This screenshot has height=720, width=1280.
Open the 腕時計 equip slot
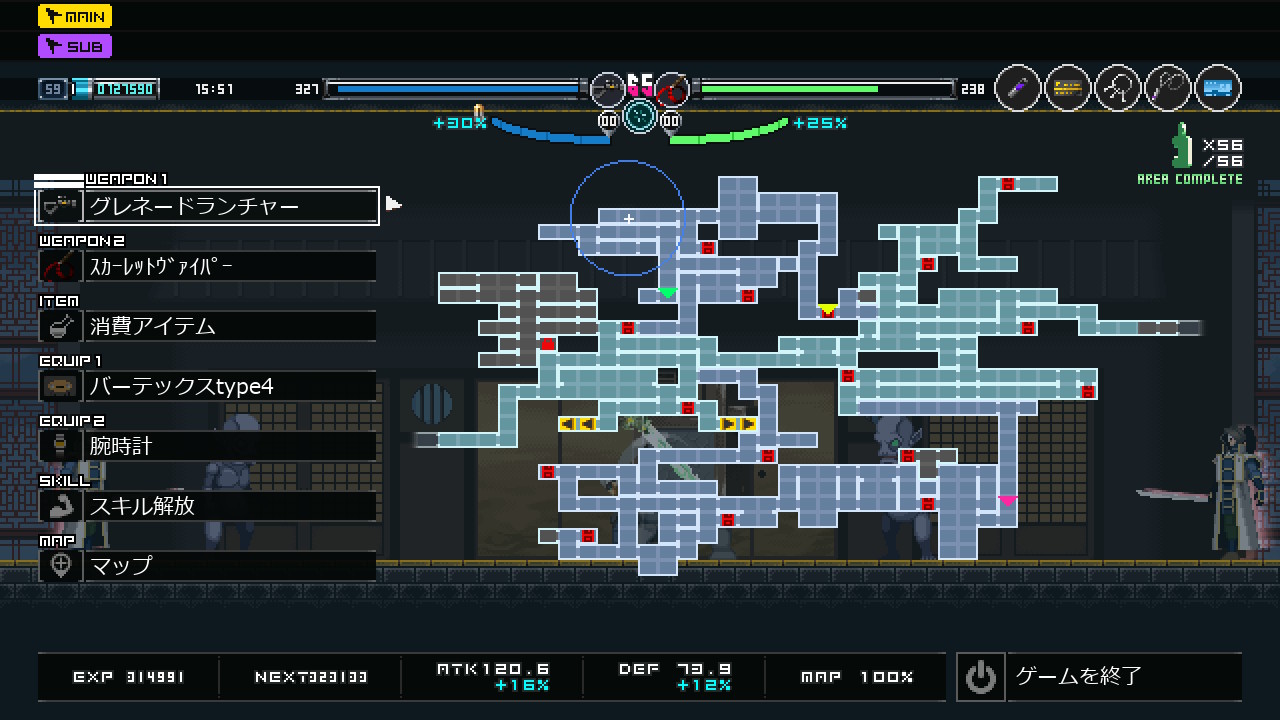207,446
